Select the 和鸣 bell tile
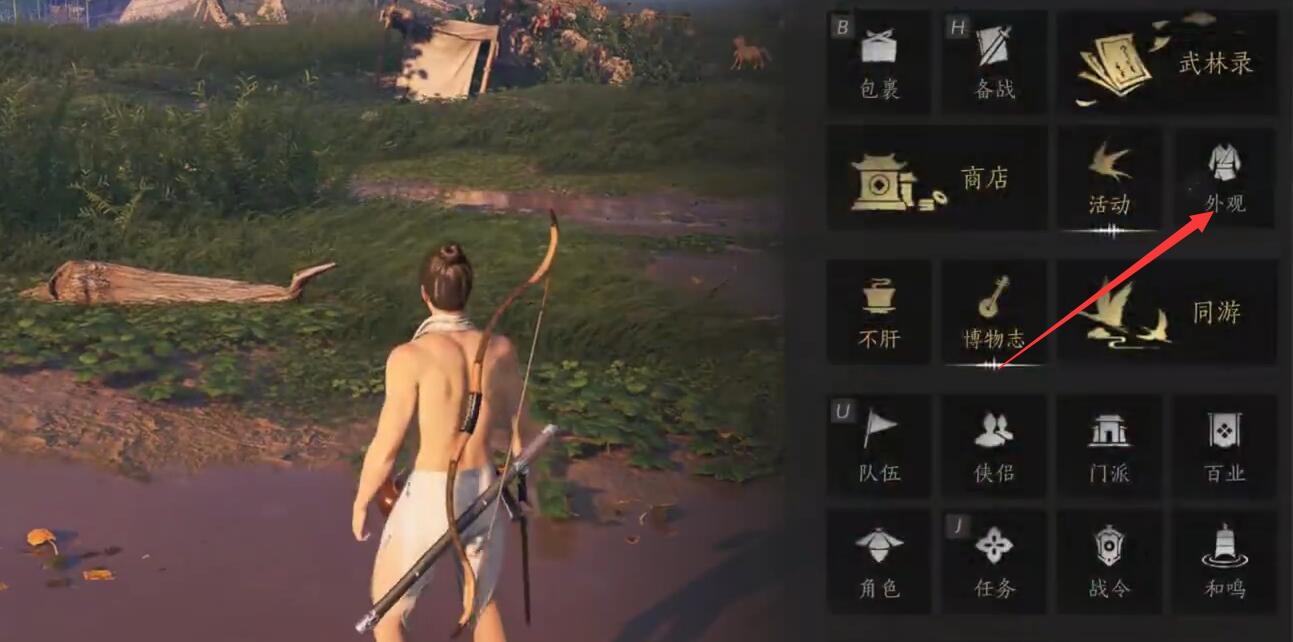This screenshot has height=642, width=1293. (x=1224, y=561)
